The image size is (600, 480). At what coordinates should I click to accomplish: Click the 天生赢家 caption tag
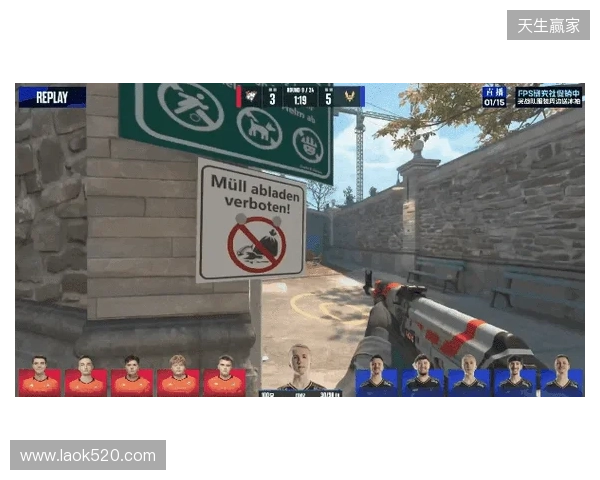(x=548, y=25)
